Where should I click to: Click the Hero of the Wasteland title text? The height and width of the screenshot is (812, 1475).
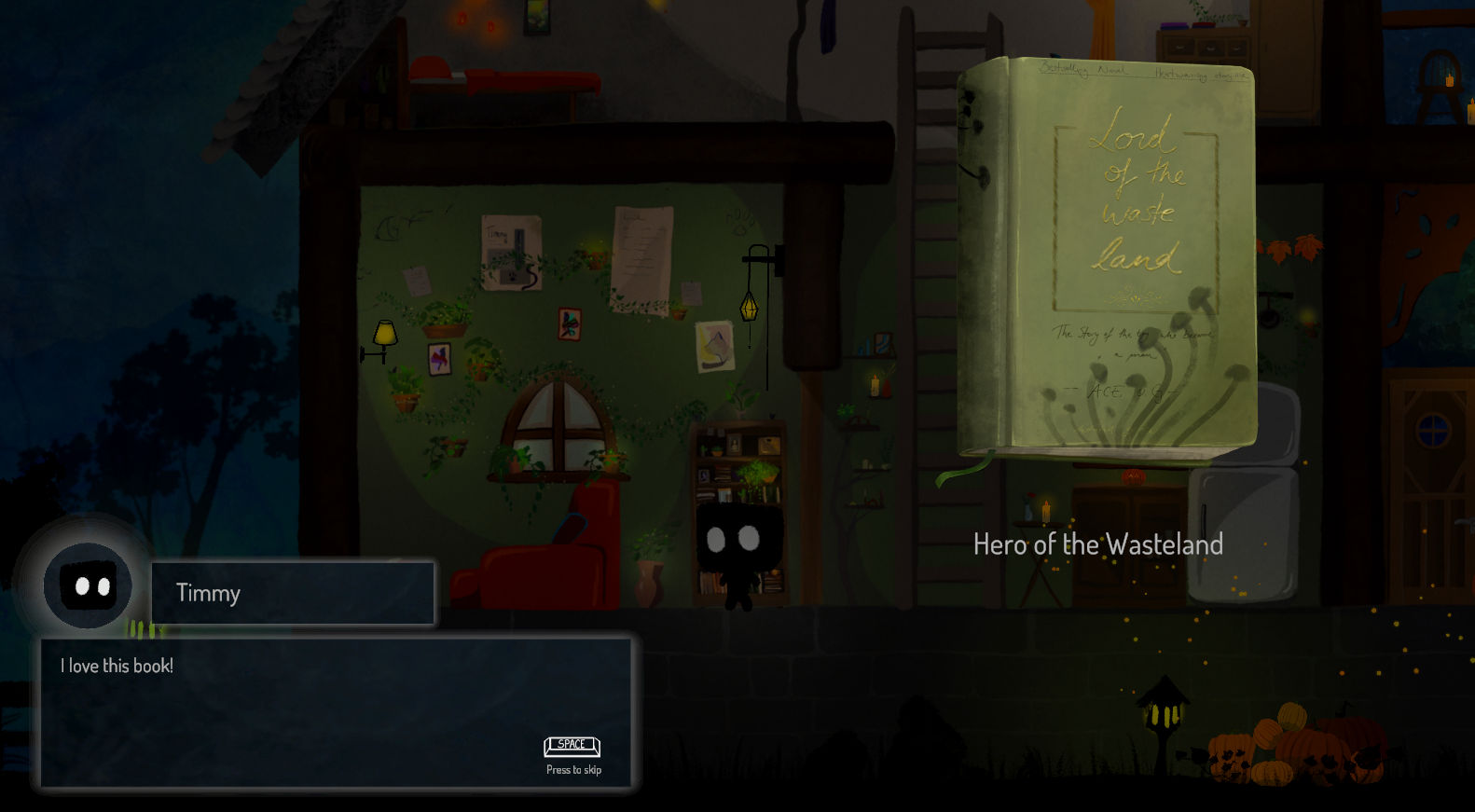click(x=1098, y=545)
